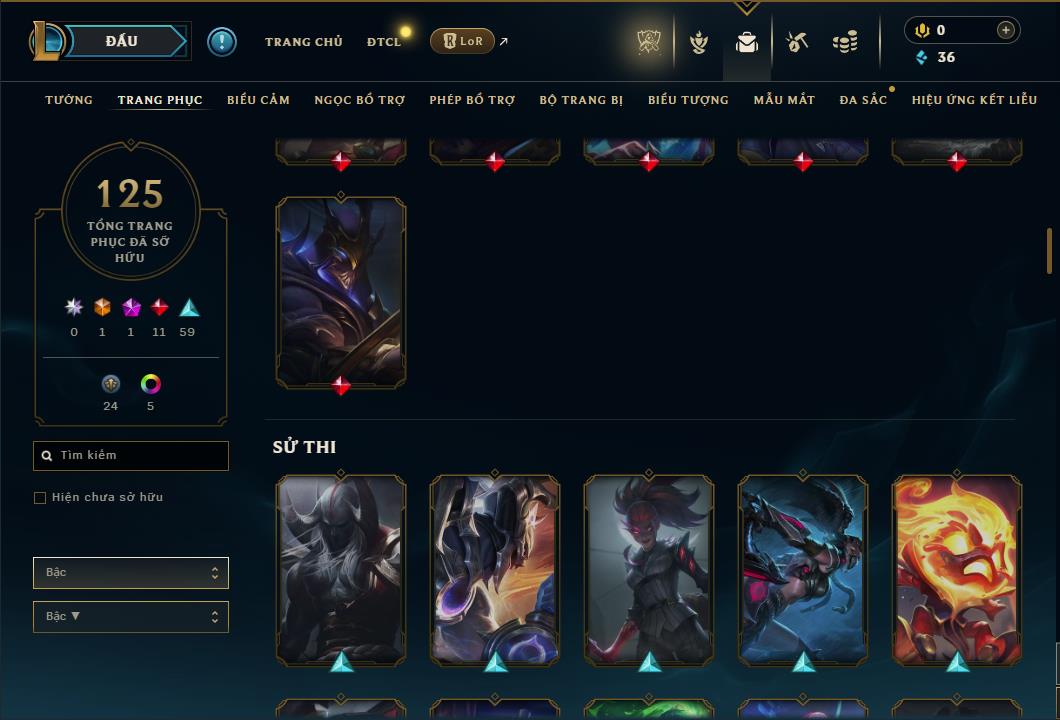The image size is (1060, 720).
Task: Open the TRANG CHỦ home page
Action: click(303, 42)
